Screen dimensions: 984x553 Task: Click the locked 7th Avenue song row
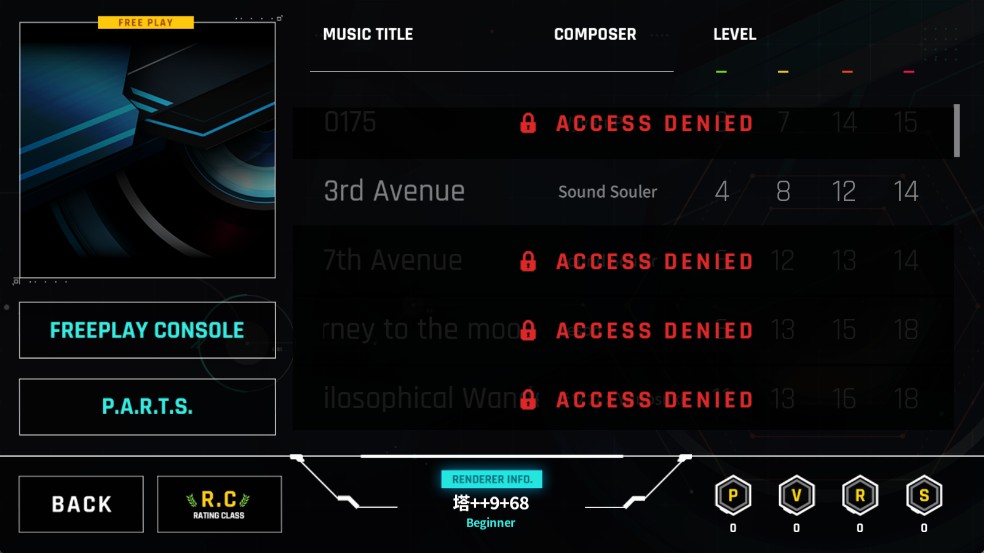(x=622, y=261)
